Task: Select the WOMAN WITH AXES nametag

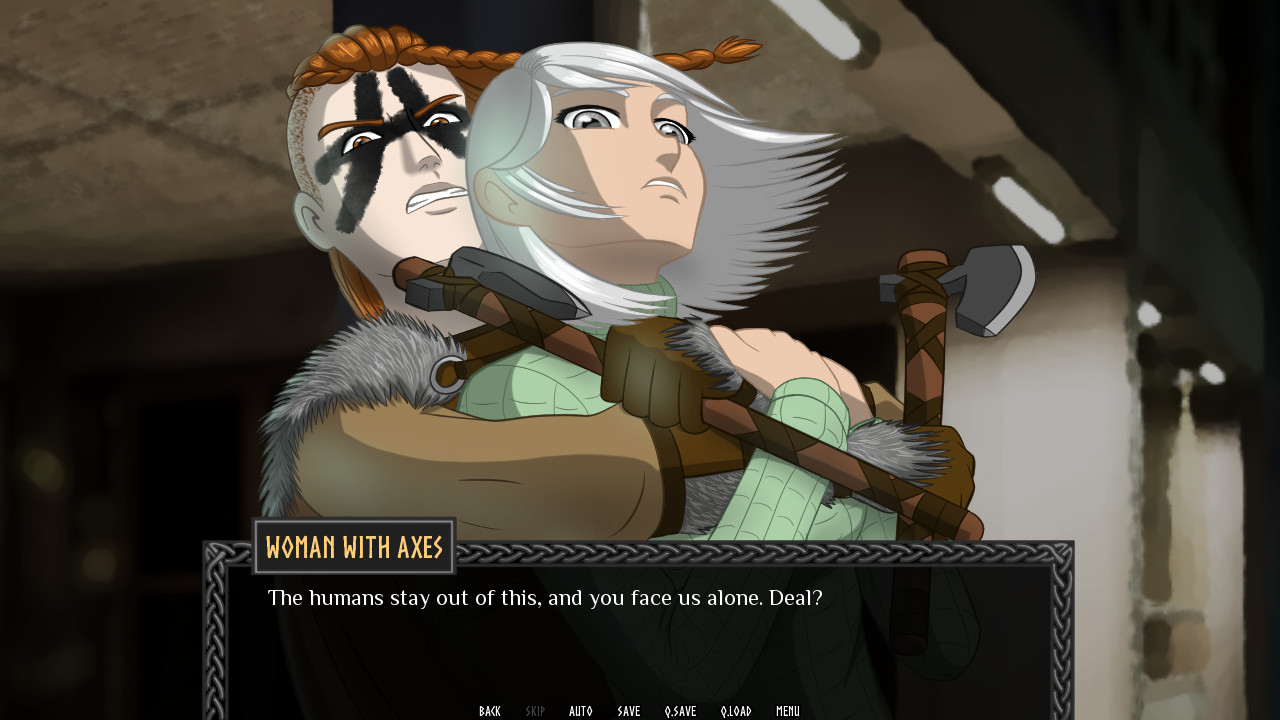Action: pos(354,547)
